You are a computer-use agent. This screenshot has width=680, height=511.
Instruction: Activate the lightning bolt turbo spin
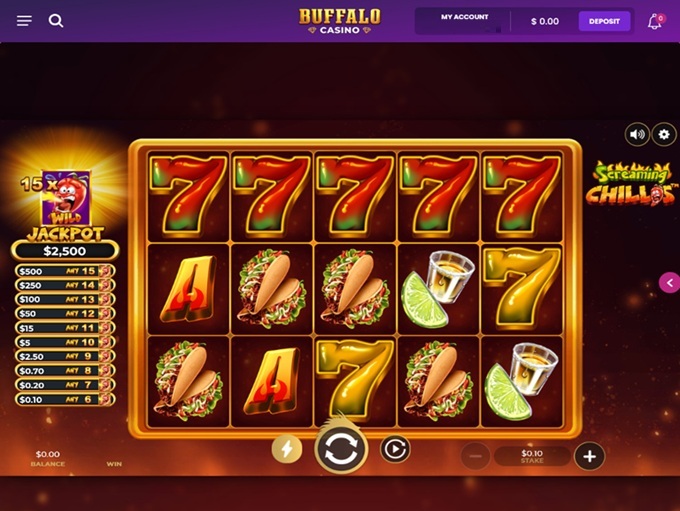pyautogui.click(x=287, y=449)
